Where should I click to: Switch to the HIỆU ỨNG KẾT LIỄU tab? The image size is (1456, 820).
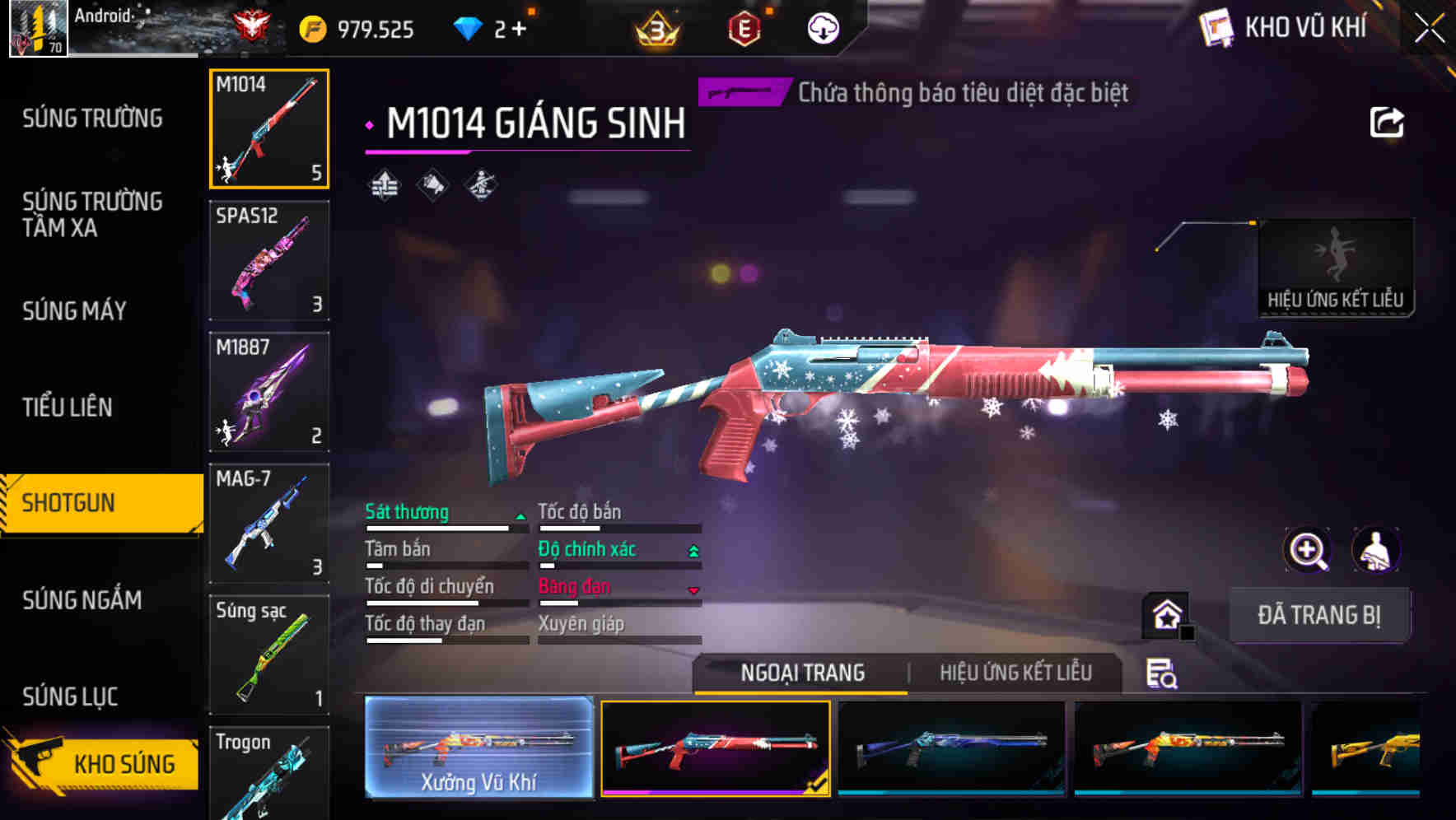(x=1017, y=673)
